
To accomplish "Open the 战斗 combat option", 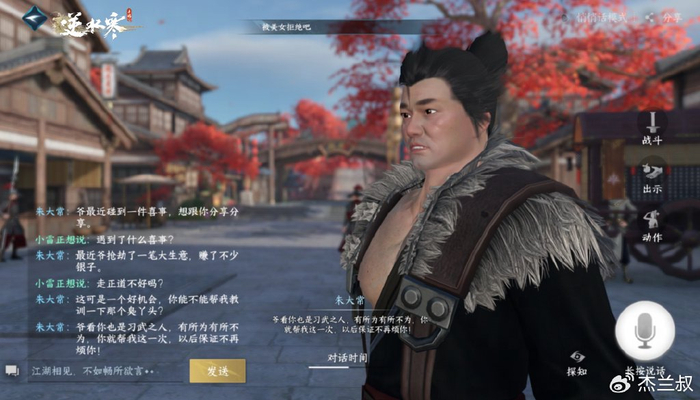I will (653, 129).
